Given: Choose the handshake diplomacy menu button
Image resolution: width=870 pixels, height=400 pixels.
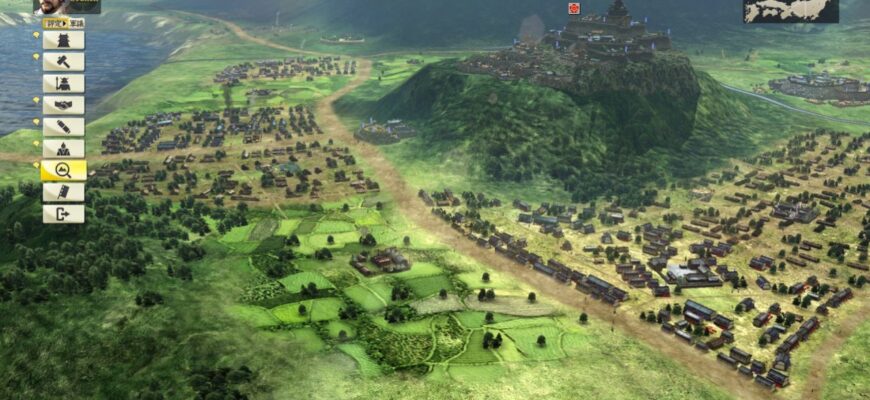Looking at the screenshot, I should [x=63, y=105].
